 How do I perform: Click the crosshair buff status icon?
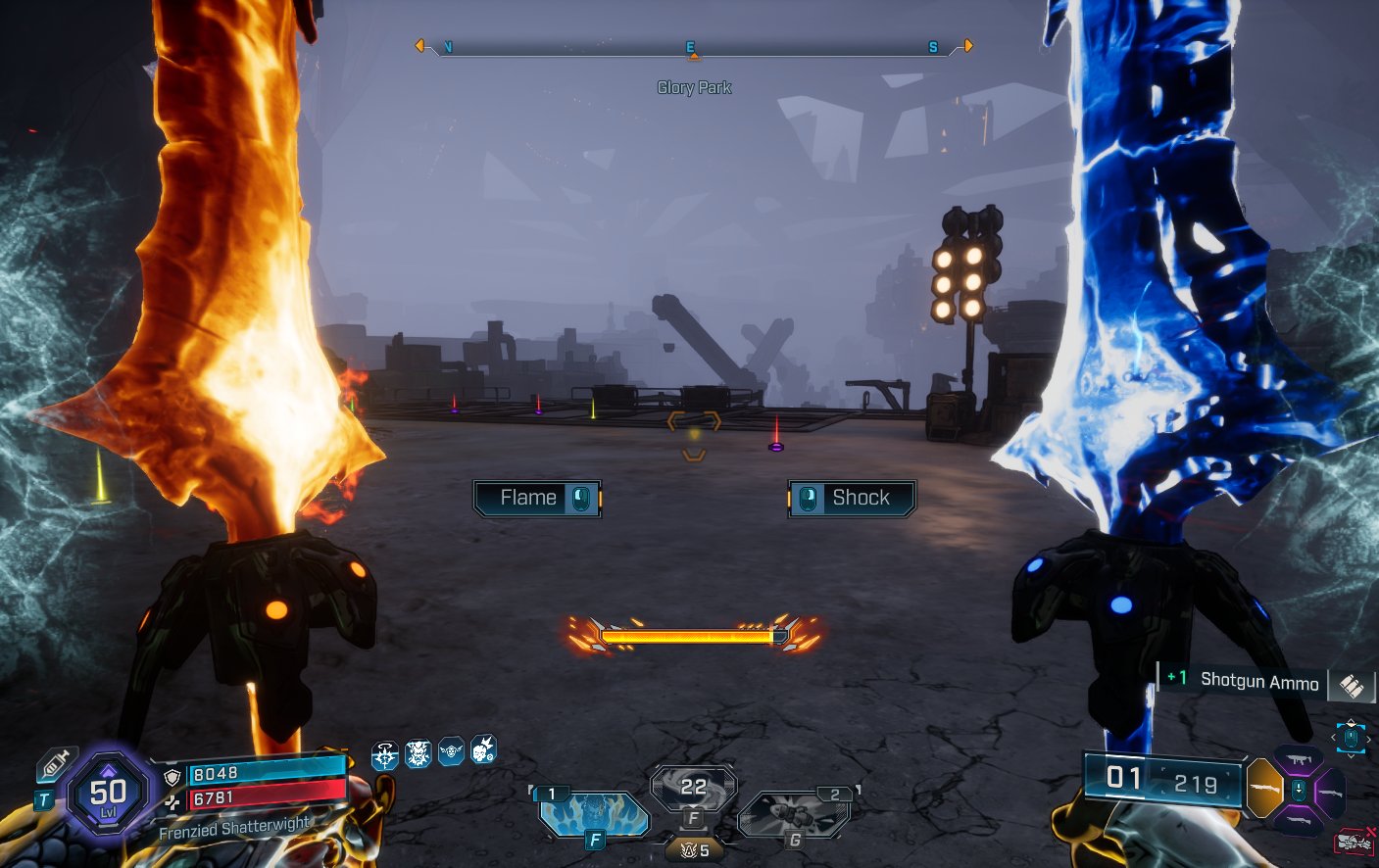click(385, 755)
